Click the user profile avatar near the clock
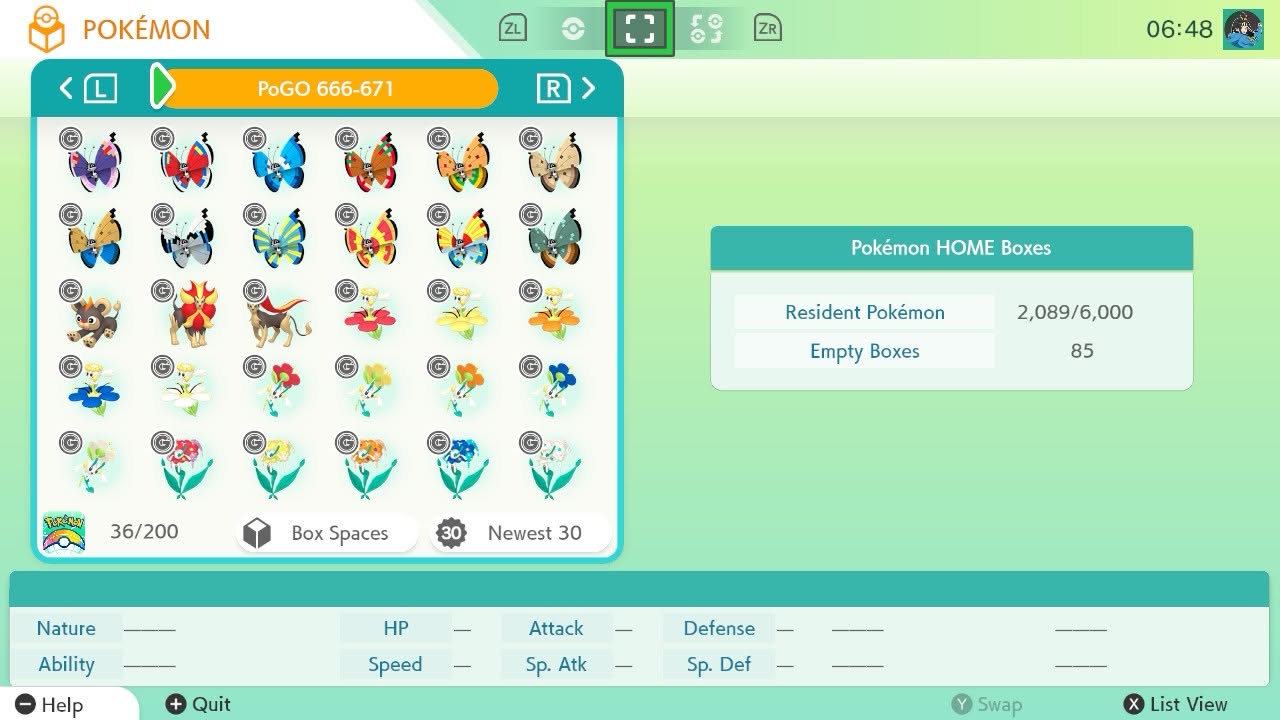Image resolution: width=1280 pixels, height=720 pixels. 1243,28
